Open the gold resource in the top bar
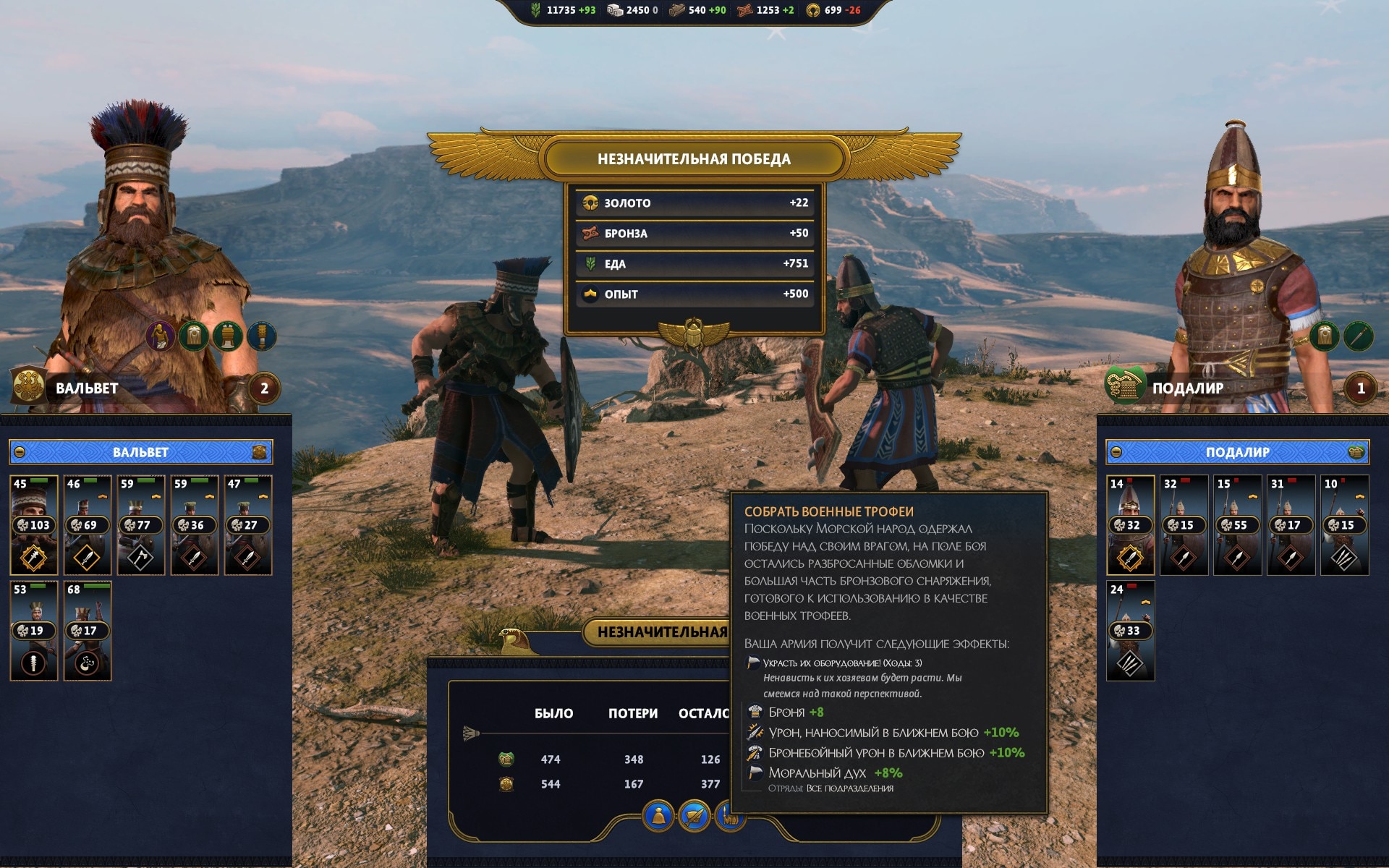Viewport: 1389px width, 868px height. 813,10
